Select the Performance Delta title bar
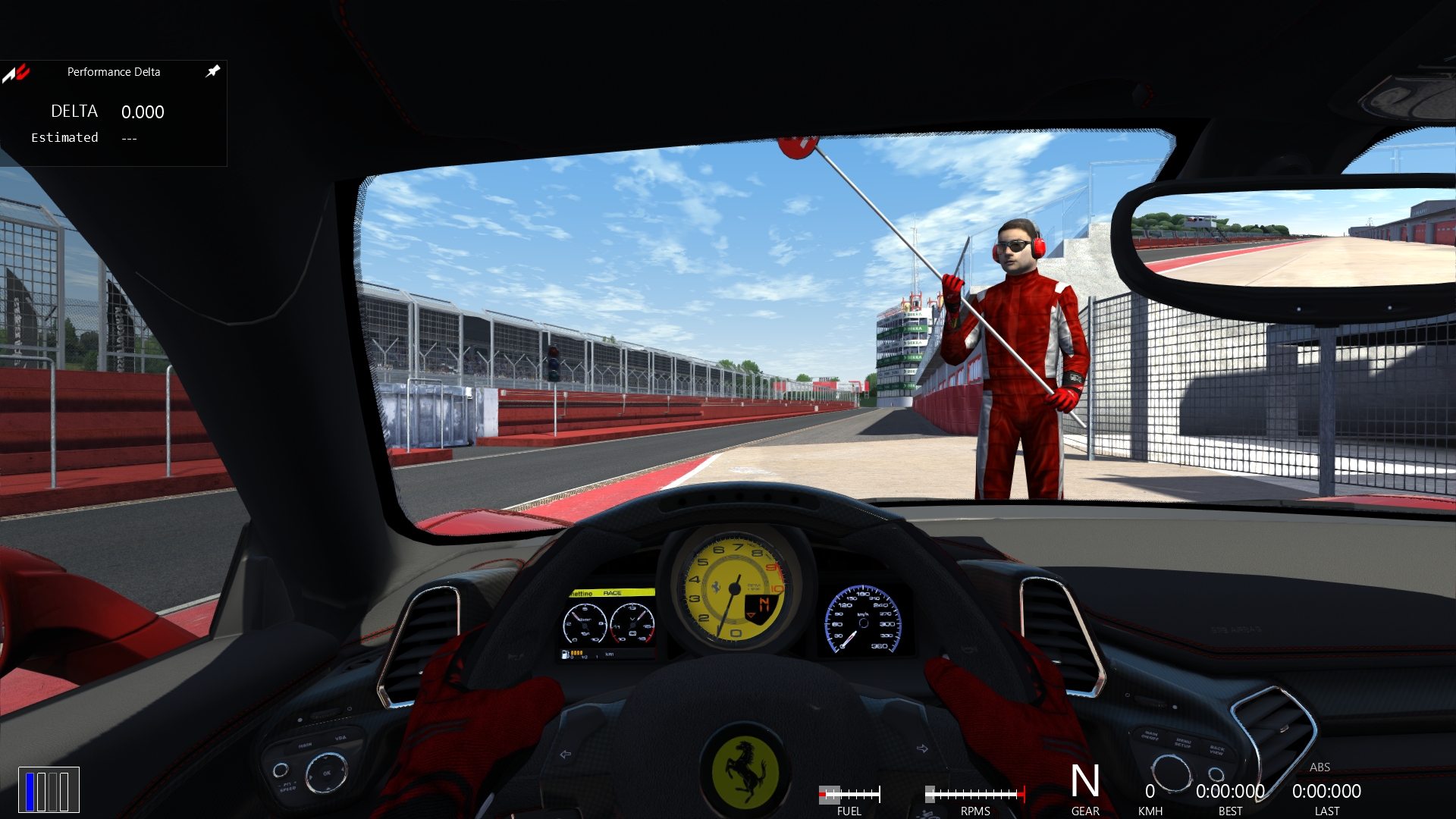This screenshot has width=1456, height=819. 114,72
